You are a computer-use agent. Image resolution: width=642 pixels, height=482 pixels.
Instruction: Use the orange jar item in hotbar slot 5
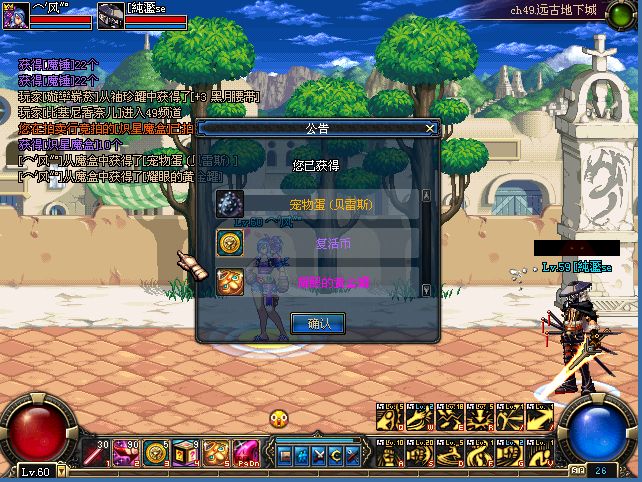pos(216,453)
